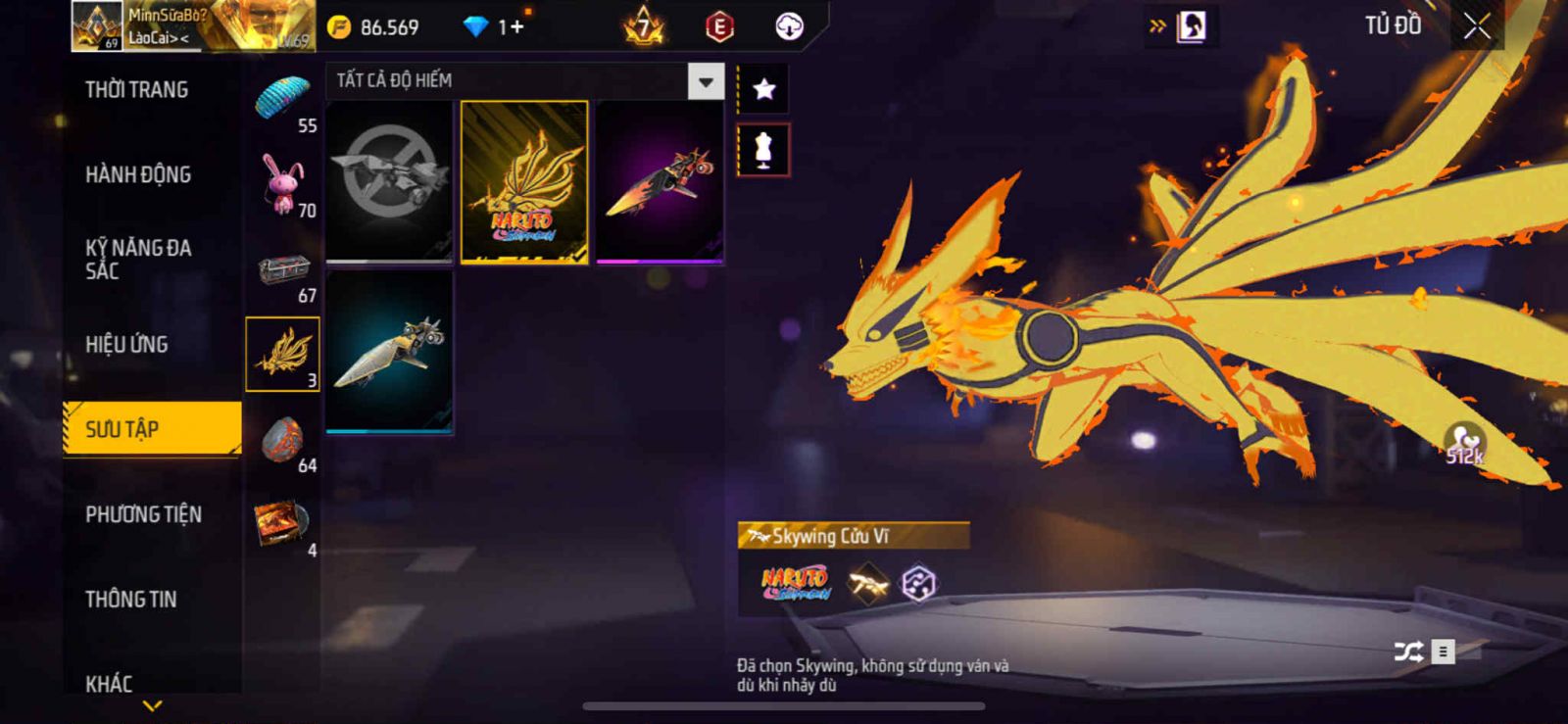Select the Hiệu Ứng tab
Viewport: 1568px width, 724px height.
[126, 345]
